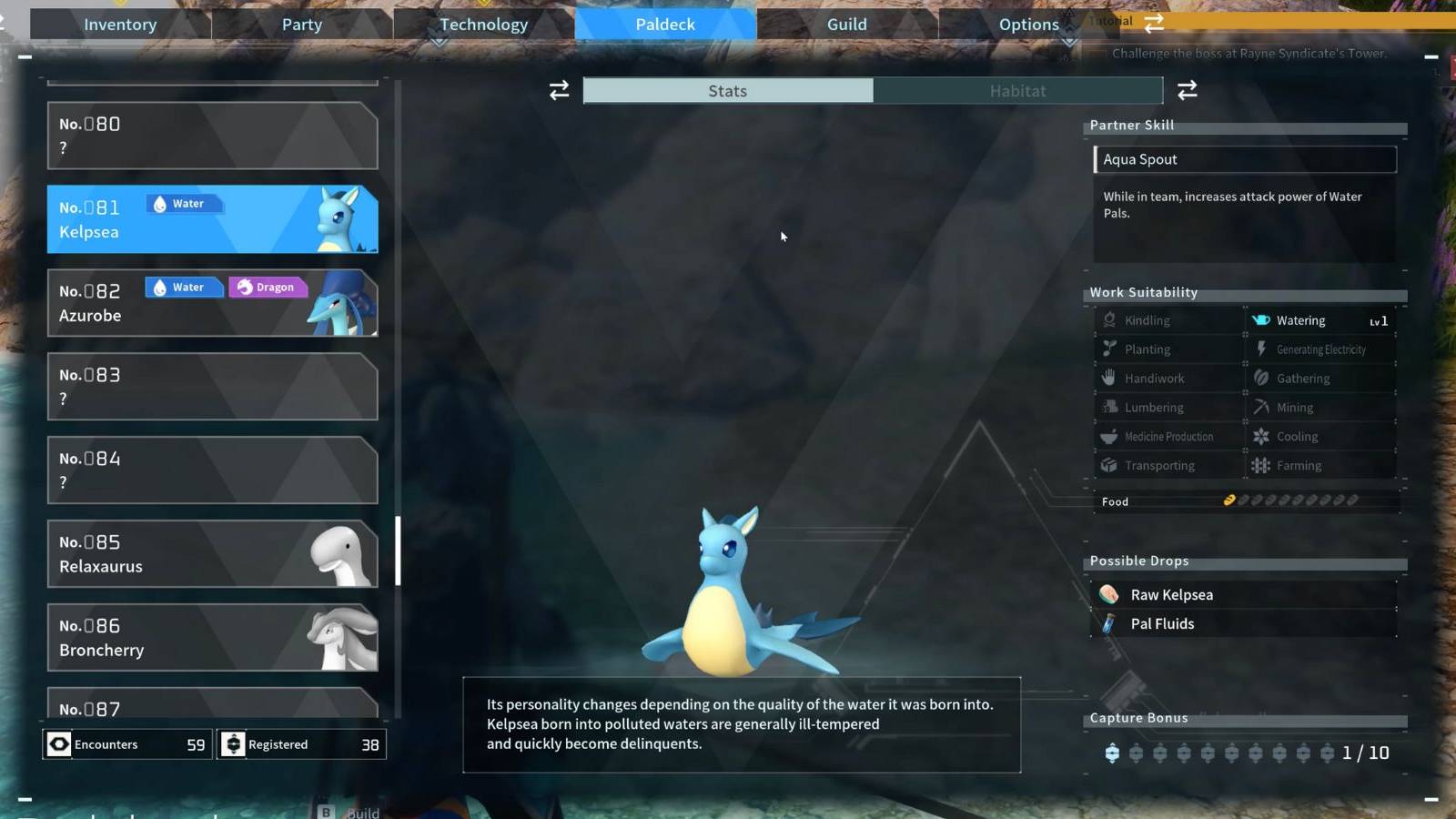Screen dimensions: 1456x819
Task: Click the Kindling work suitability icon
Action: 1108,320
